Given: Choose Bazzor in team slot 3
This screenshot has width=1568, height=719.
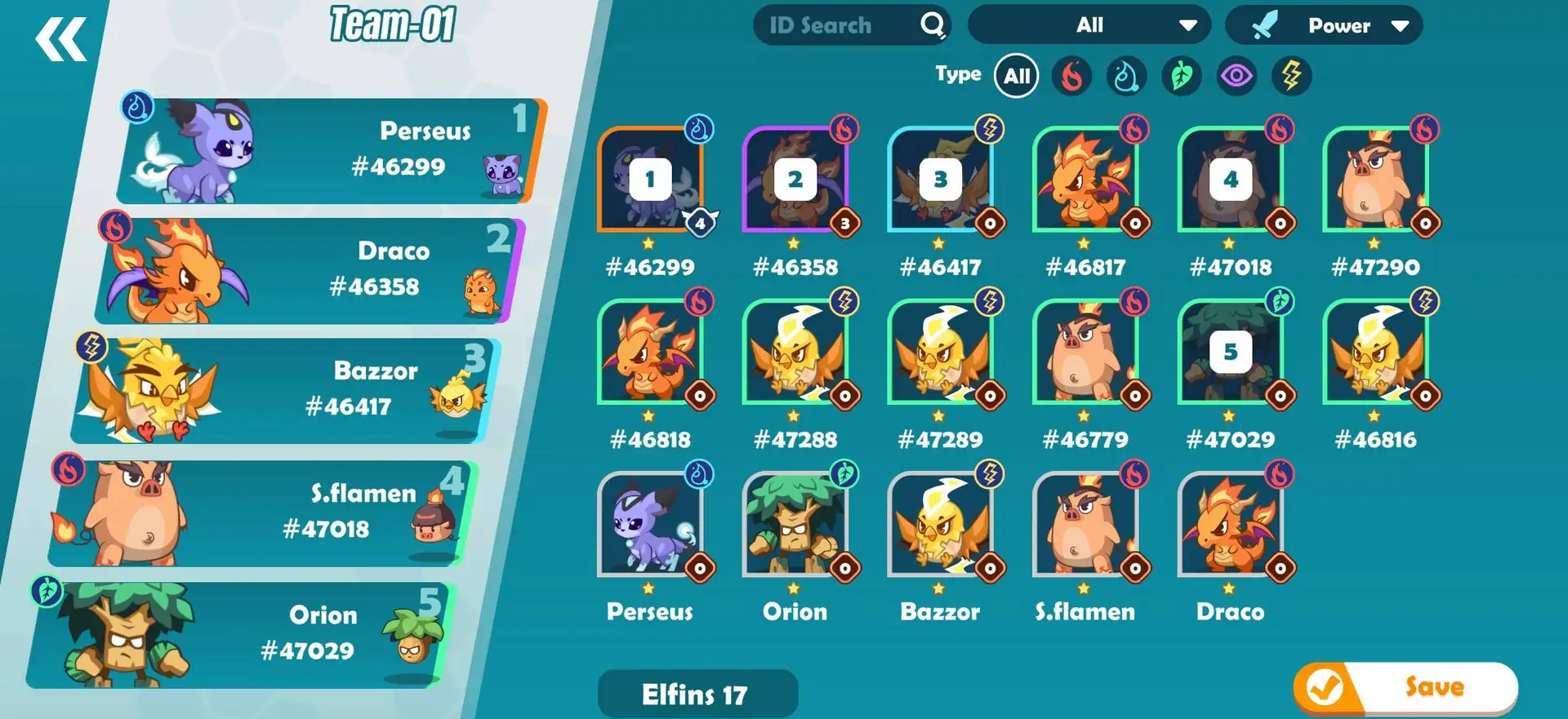Looking at the screenshot, I should [286, 391].
